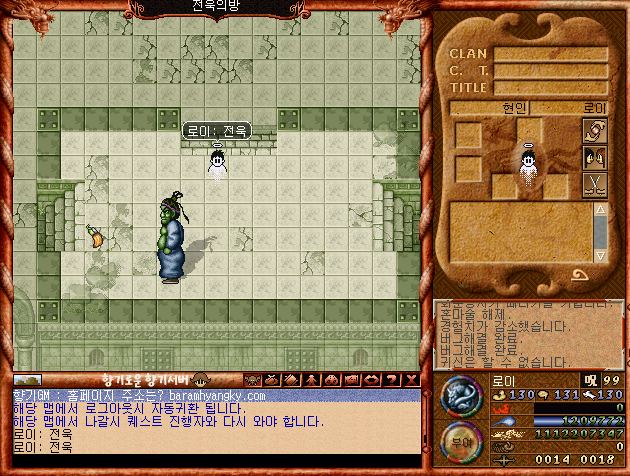The image size is (630, 476).
Task: Close the game with the X button
Action: (411, 380)
